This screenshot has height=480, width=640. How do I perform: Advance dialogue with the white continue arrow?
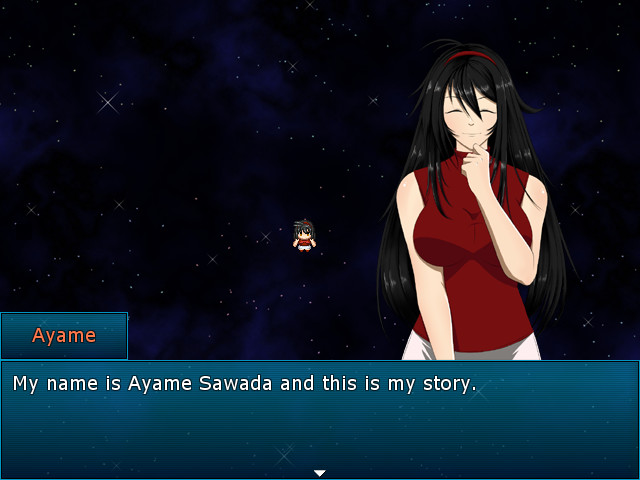pyautogui.click(x=320, y=472)
